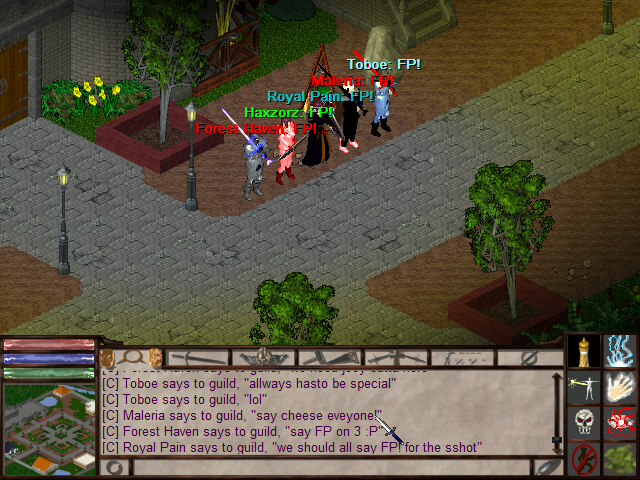Image resolution: width=640 pixels, height=480 pixels.
Task: Click the circle-slash icon on the toolbar
Action: 529,357
